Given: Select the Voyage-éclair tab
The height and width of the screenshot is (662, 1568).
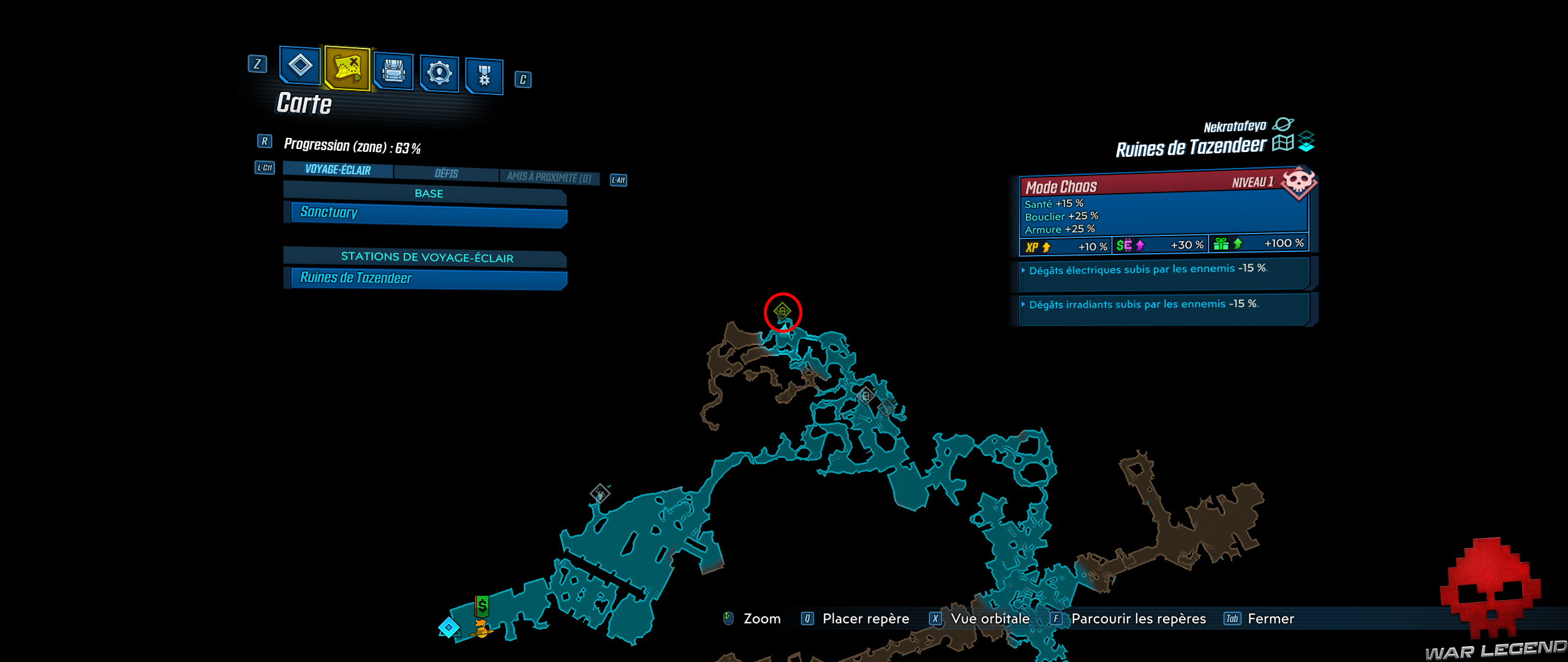Looking at the screenshot, I should point(337,170).
